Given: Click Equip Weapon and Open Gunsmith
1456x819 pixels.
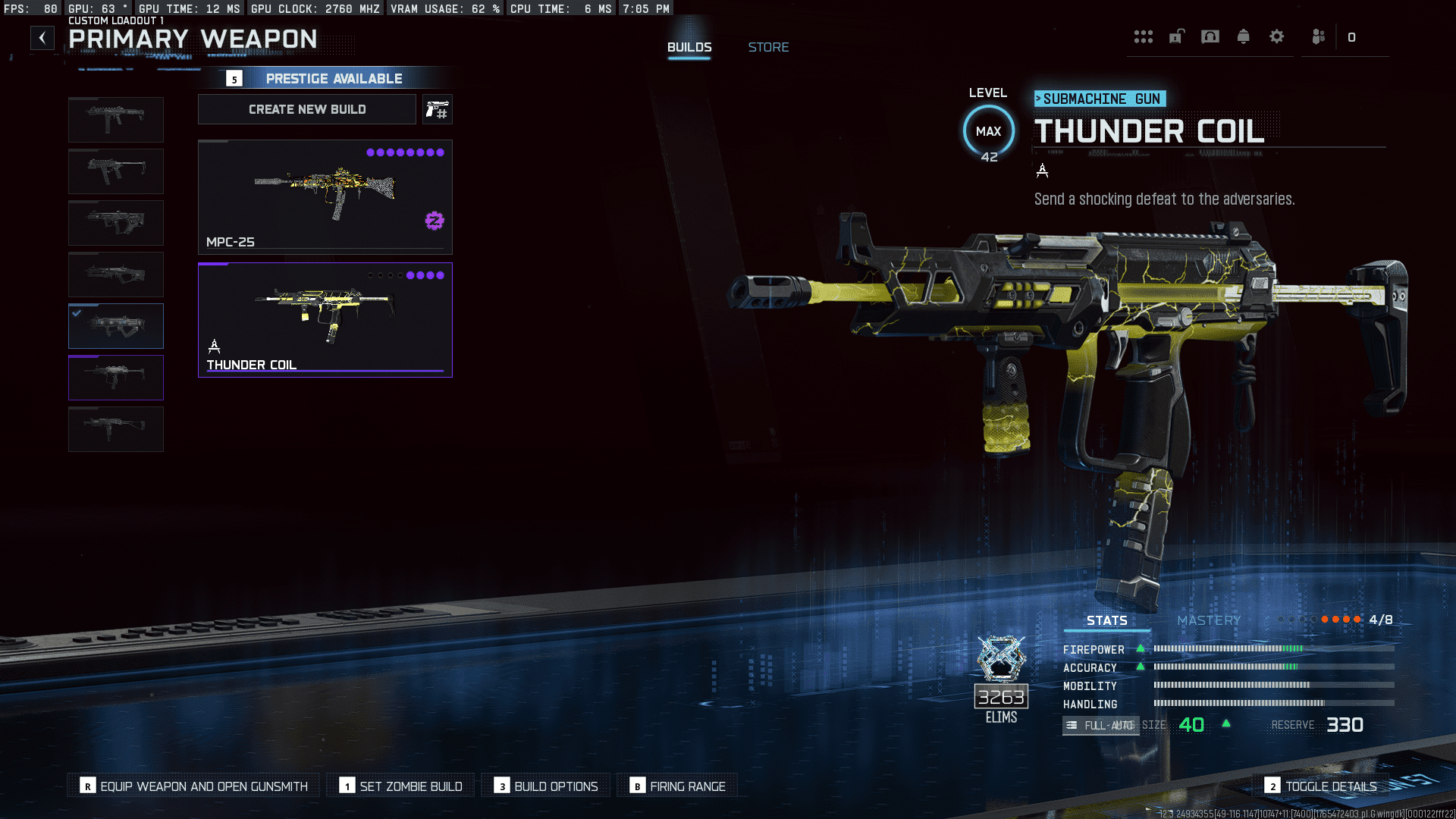Looking at the screenshot, I should point(194,786).
